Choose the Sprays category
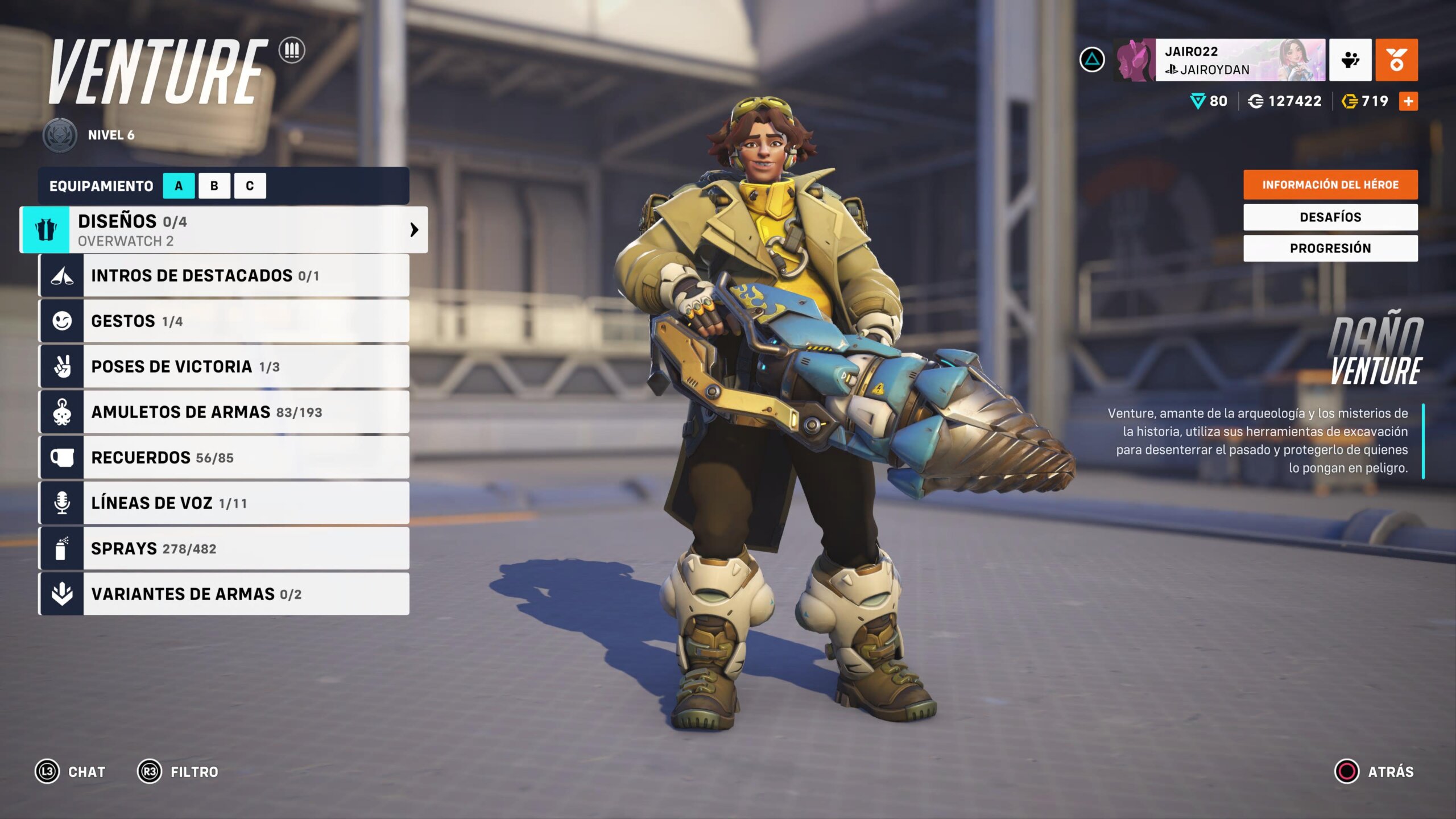The image size is (1456, 819). 224,549
